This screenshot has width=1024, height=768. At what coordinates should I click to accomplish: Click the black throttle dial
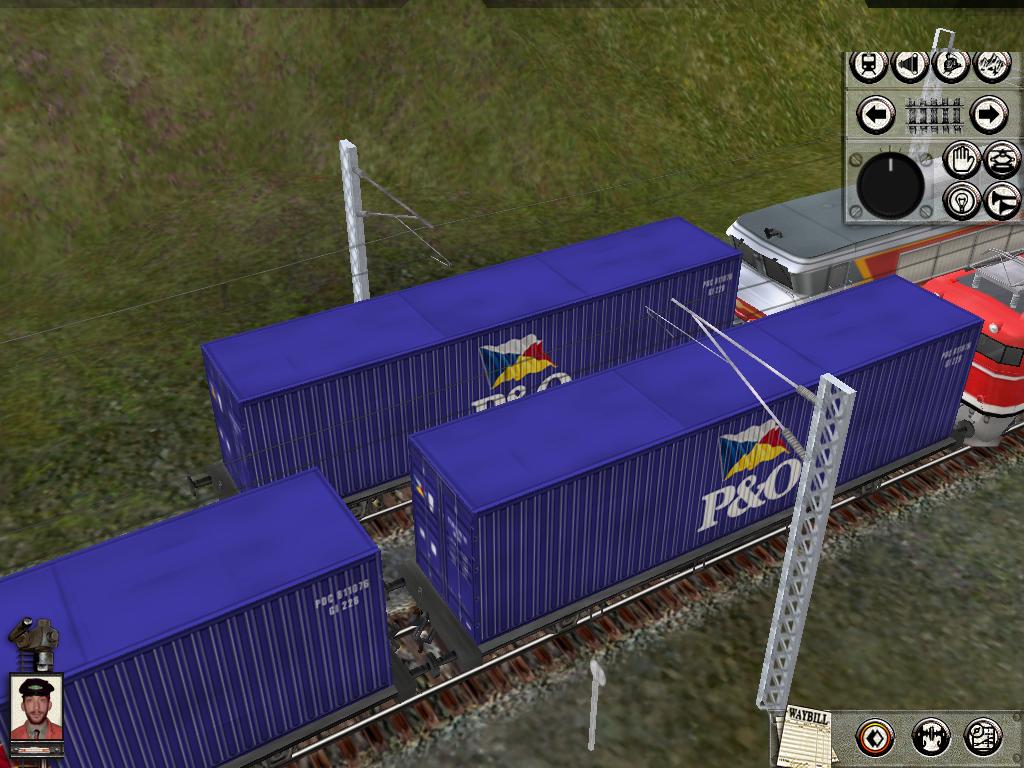point(890,185)
